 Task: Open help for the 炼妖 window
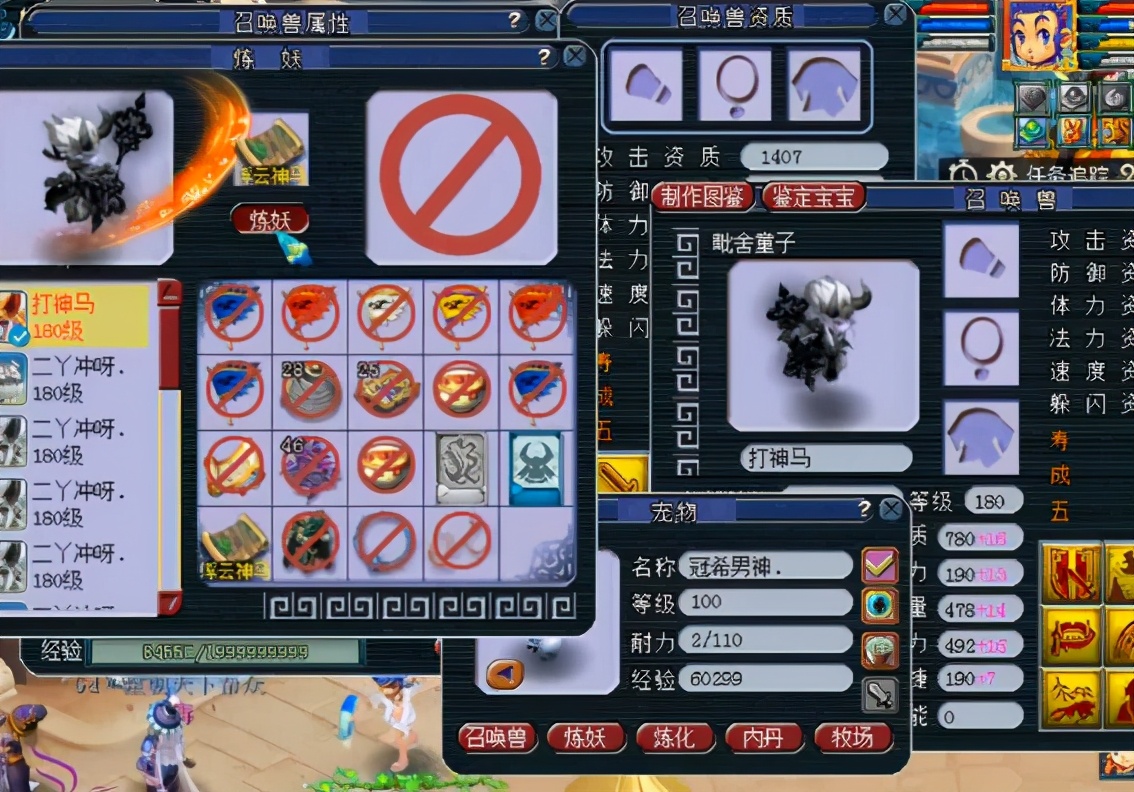coord(545,57)
